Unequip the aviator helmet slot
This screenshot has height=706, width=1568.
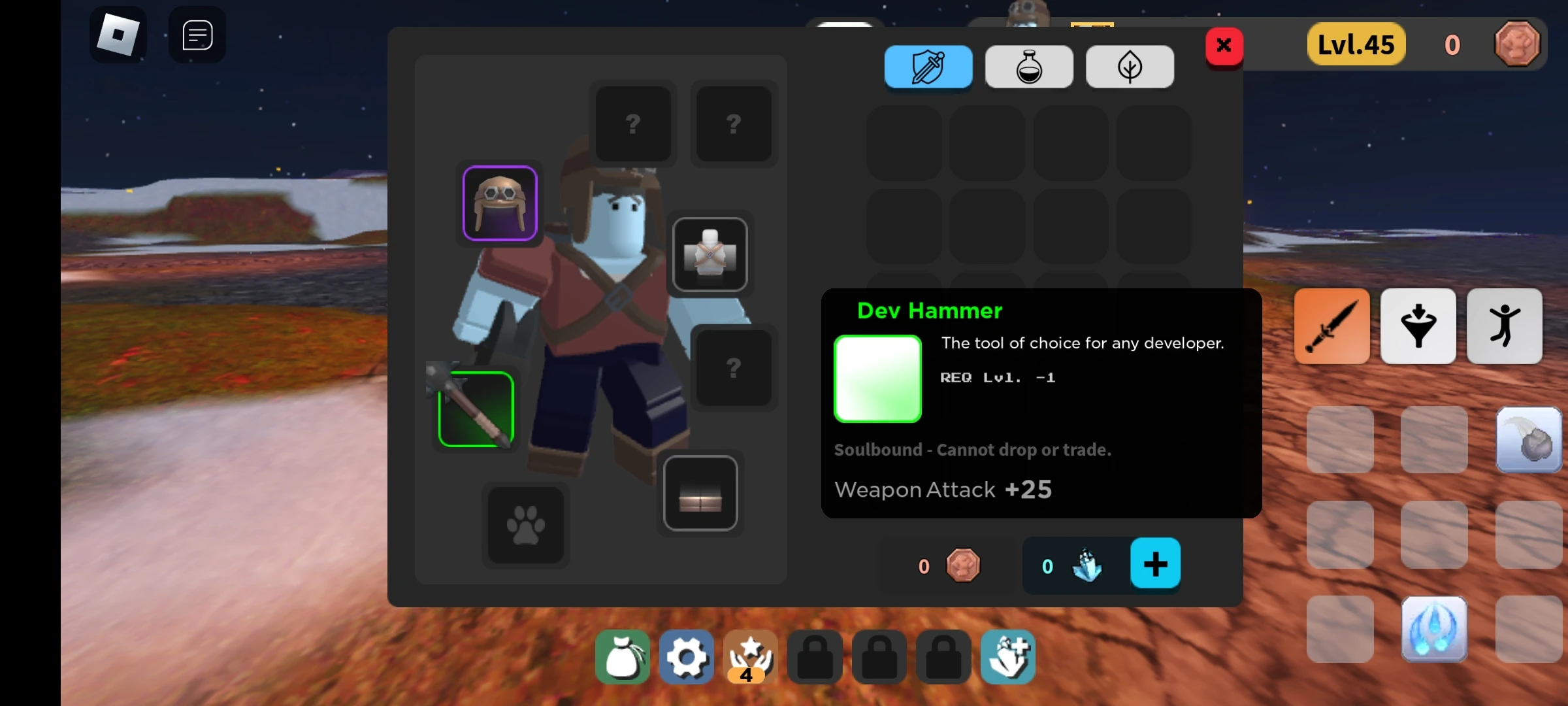[x=500, y=203]
